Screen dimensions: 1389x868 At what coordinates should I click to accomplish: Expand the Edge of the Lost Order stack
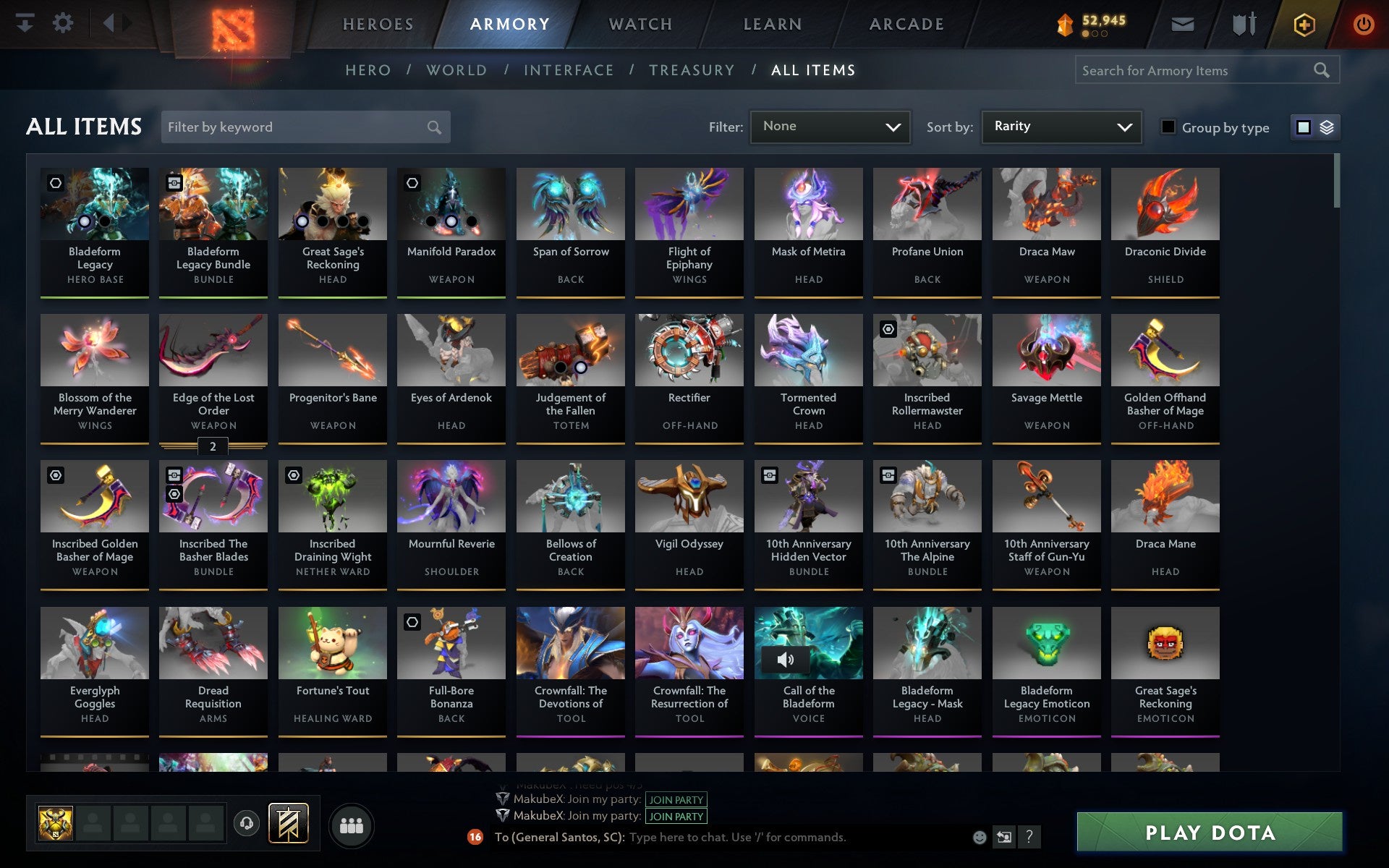[212, 447]
